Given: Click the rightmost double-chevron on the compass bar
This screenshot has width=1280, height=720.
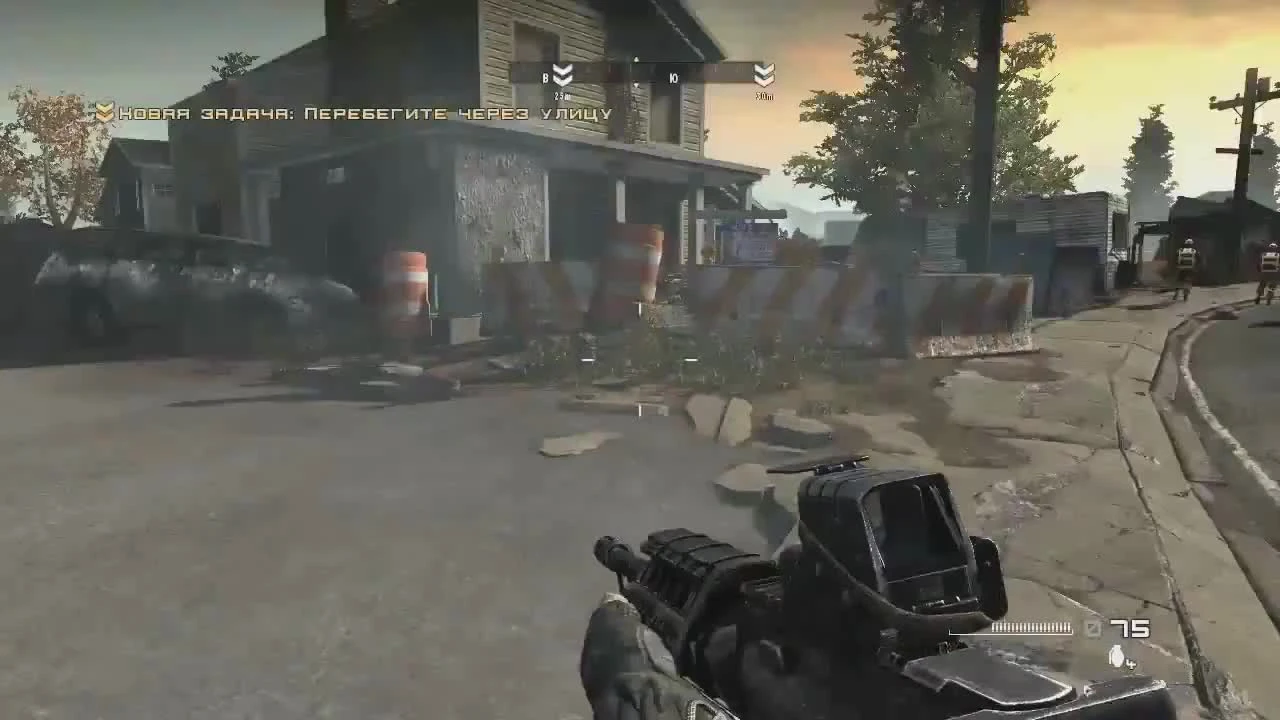Looking at the screenshot, I should point(765,75).
